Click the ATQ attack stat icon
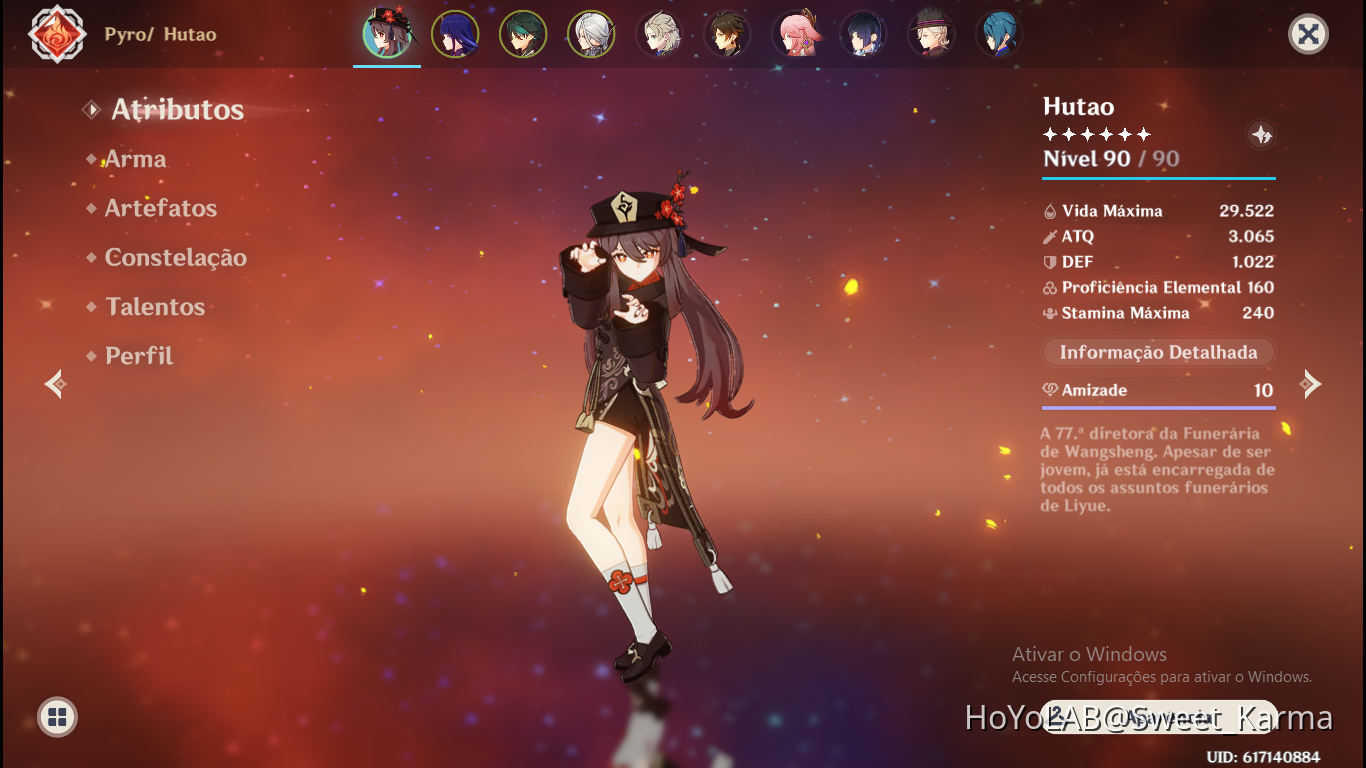 (1049, 237)
